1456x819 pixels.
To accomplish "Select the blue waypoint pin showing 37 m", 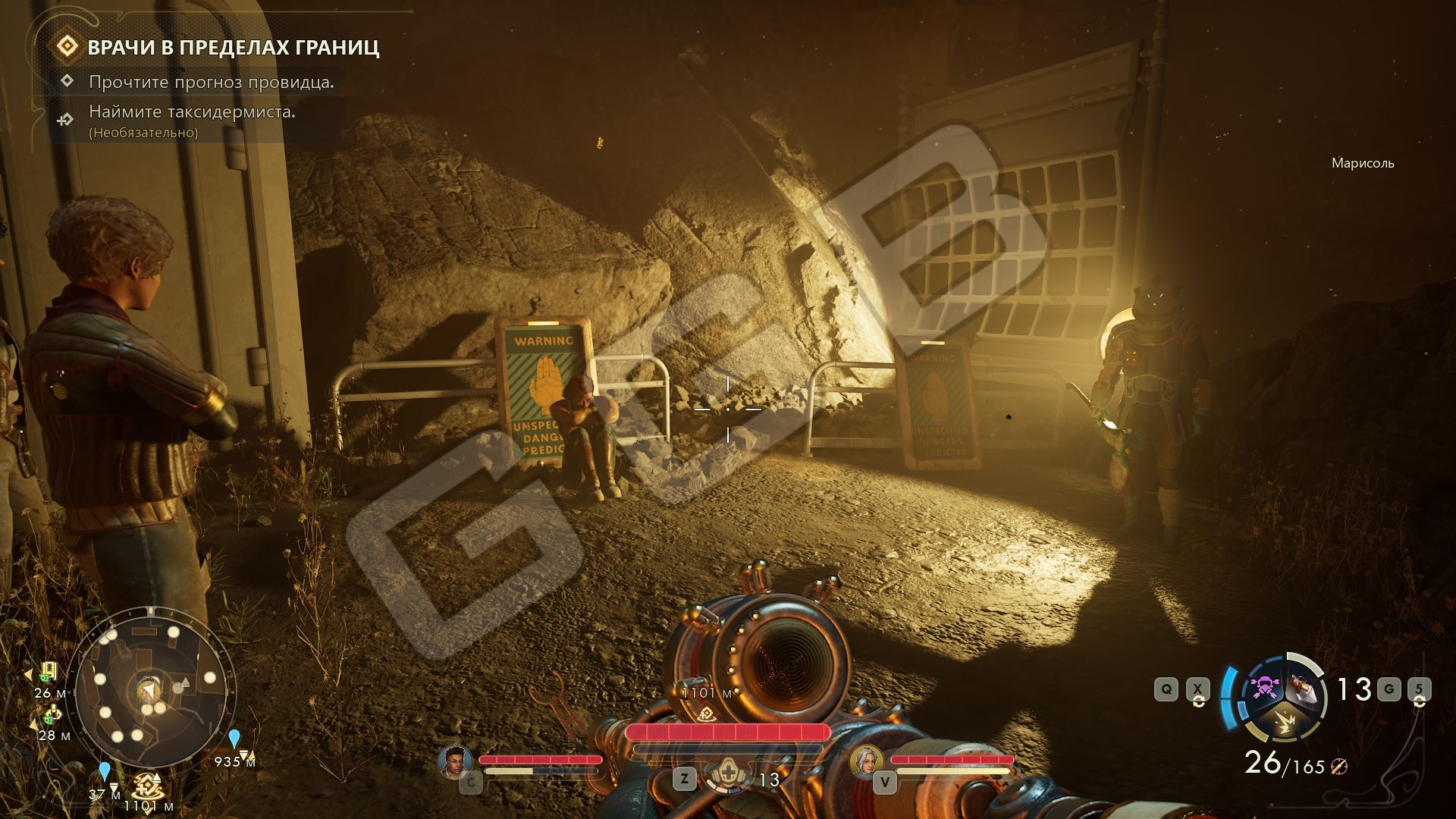I will point(105,772).
